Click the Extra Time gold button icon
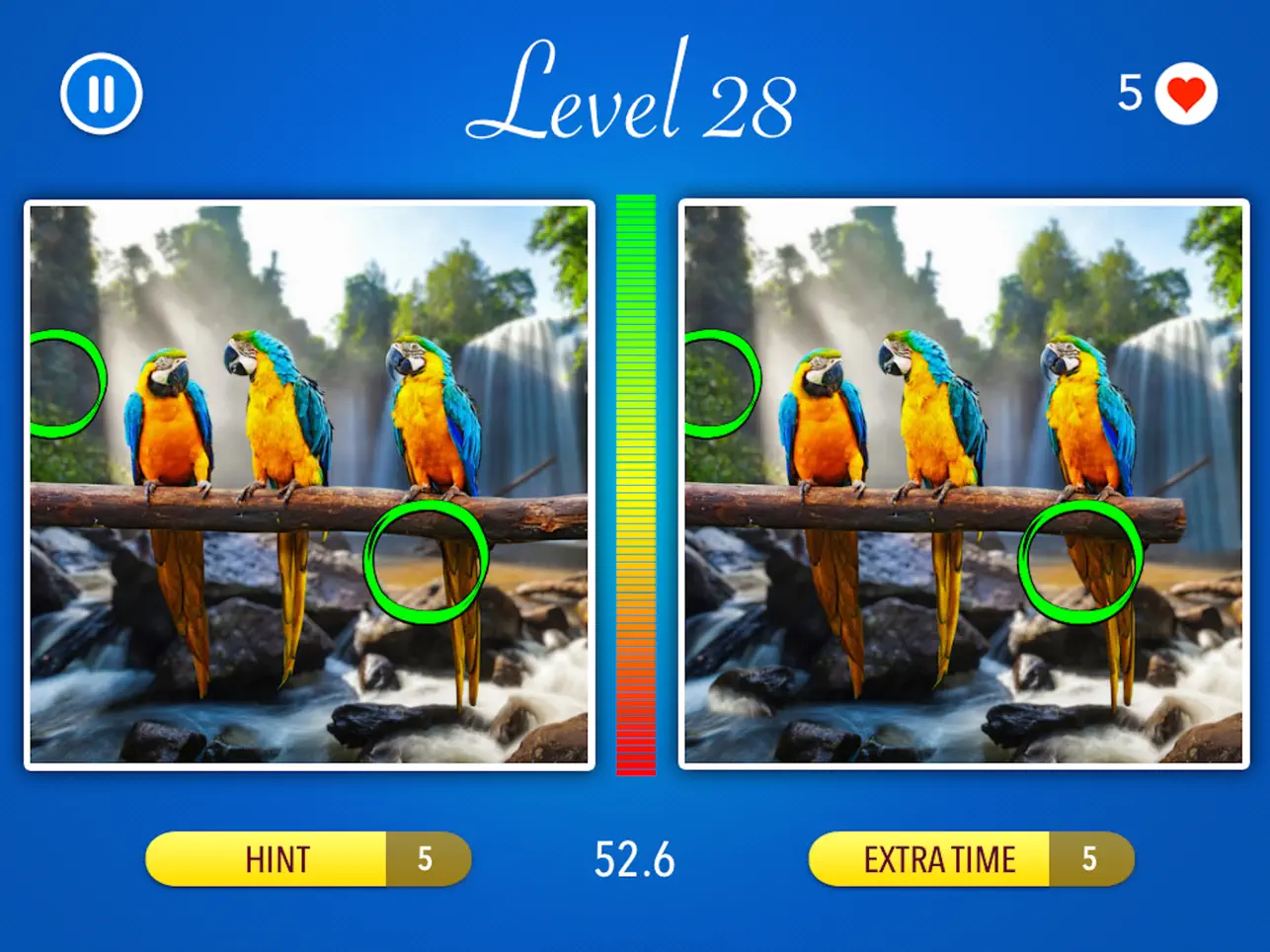The width and height of the screenshot is (1270, 952). [x=940, y=859]
